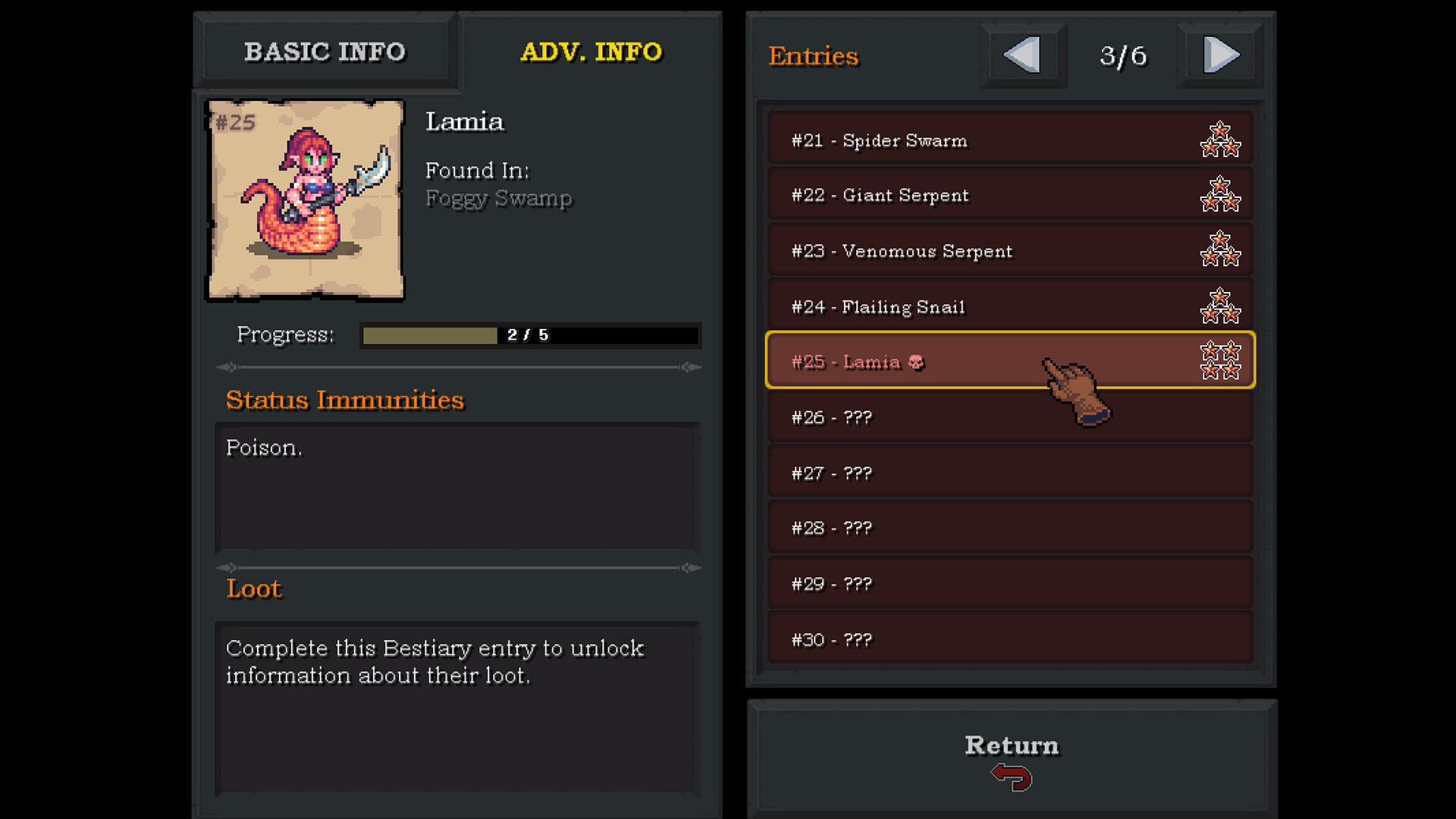Click the completion stars next to Giant Serpent
The height and width of the screenshot is (819, 1456).
tap(1221, 195)
